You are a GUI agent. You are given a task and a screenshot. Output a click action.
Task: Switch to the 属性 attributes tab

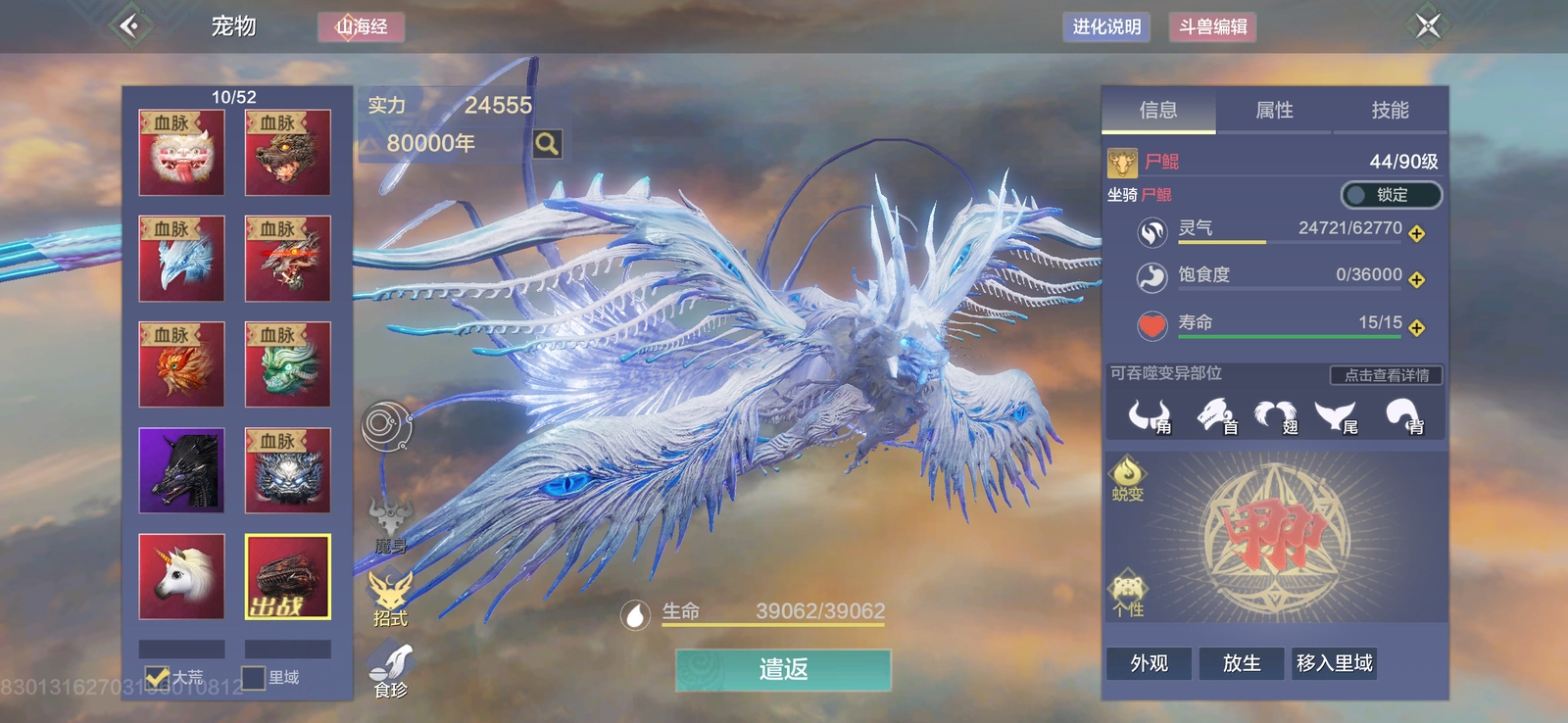click(x=1274, y=111)
